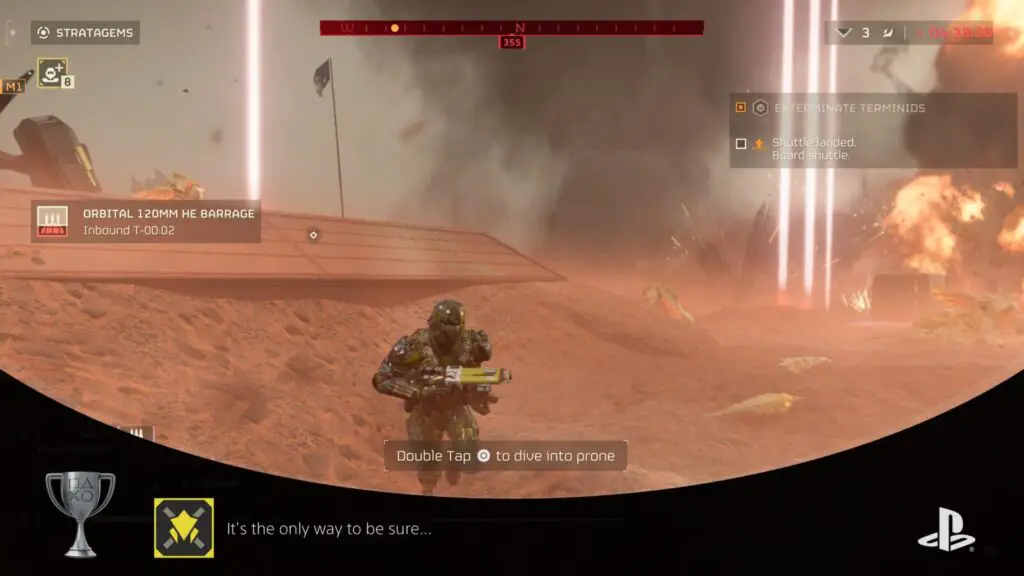Click the PlayStation logo
The width and height of the screenshot is (1024, 576).
tap(946, 528)
